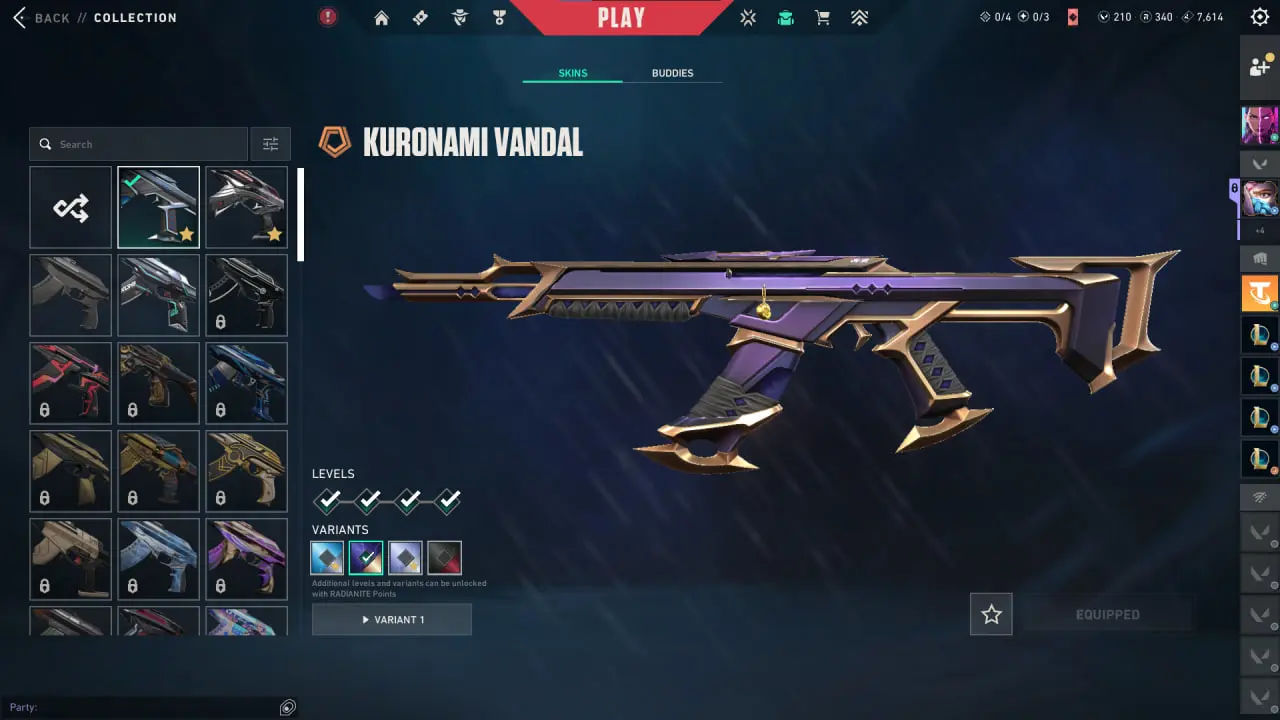Choose the dark black variant swatch
This screenshot has height=720, width=1280.
pos(445,558)
